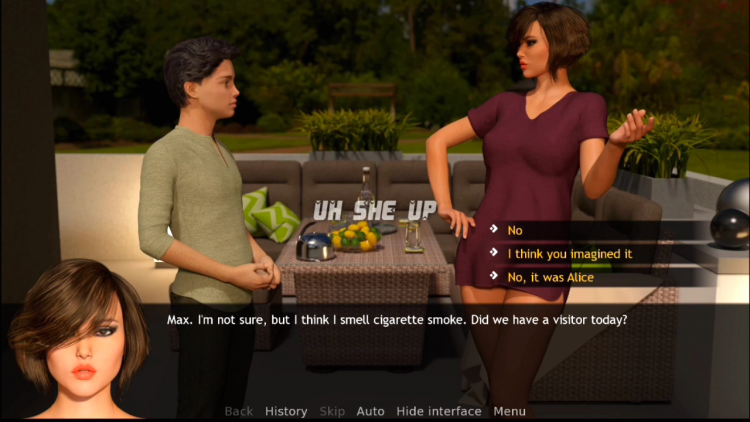The height and width of the screenshot is (422, 750).
Task: Open the dialogue History log
Action: tap(286, 411)
